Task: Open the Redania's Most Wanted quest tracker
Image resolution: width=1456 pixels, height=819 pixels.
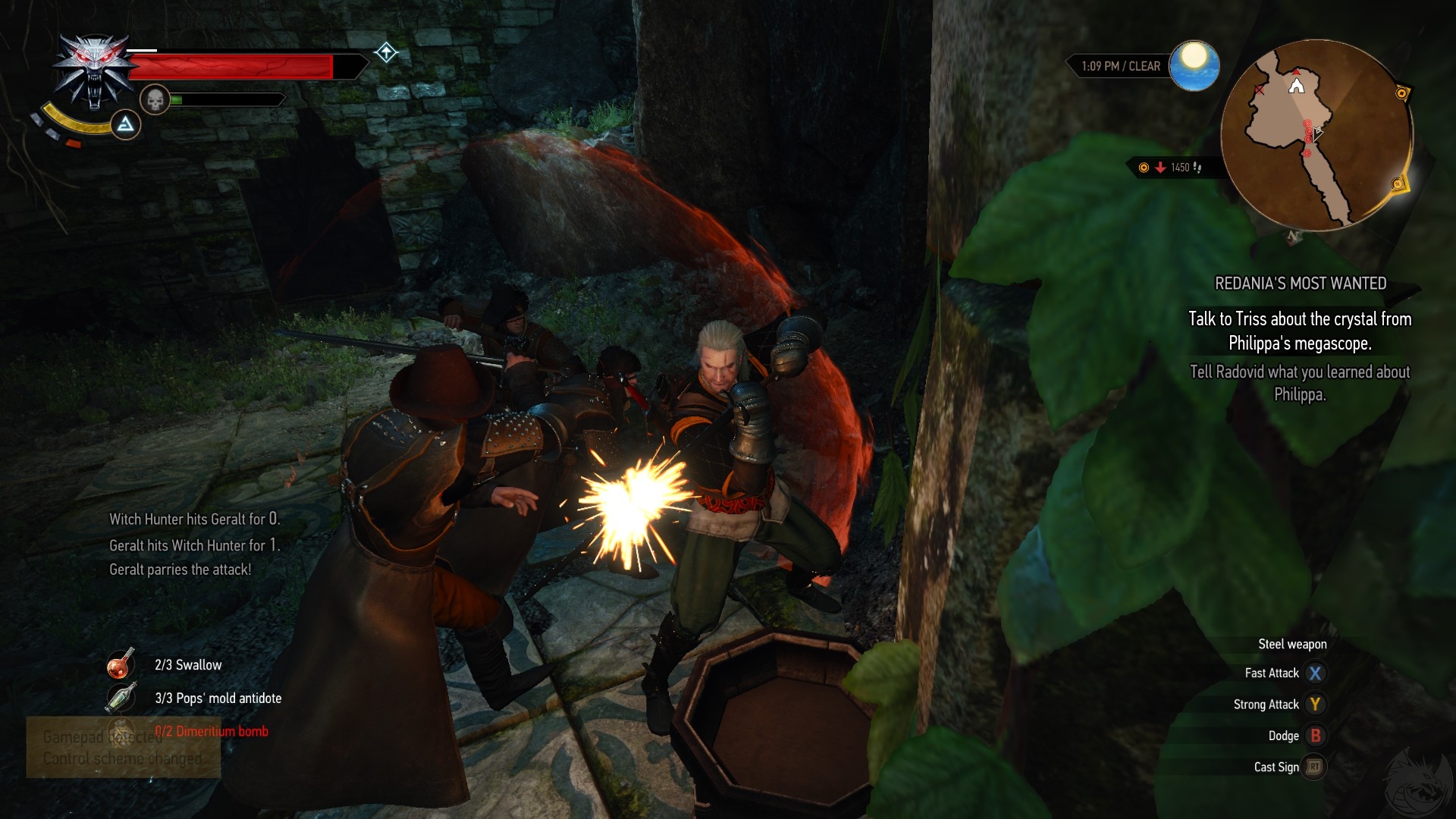Action: pos(1301,284)
